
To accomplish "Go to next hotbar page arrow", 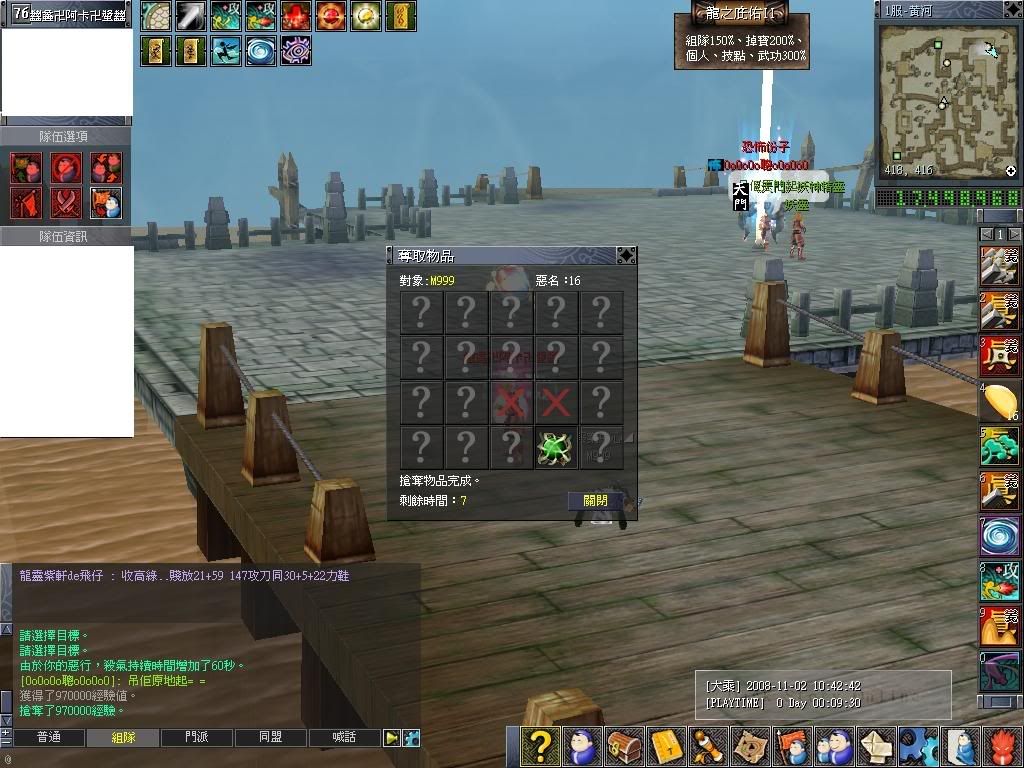I will 1013,234.
